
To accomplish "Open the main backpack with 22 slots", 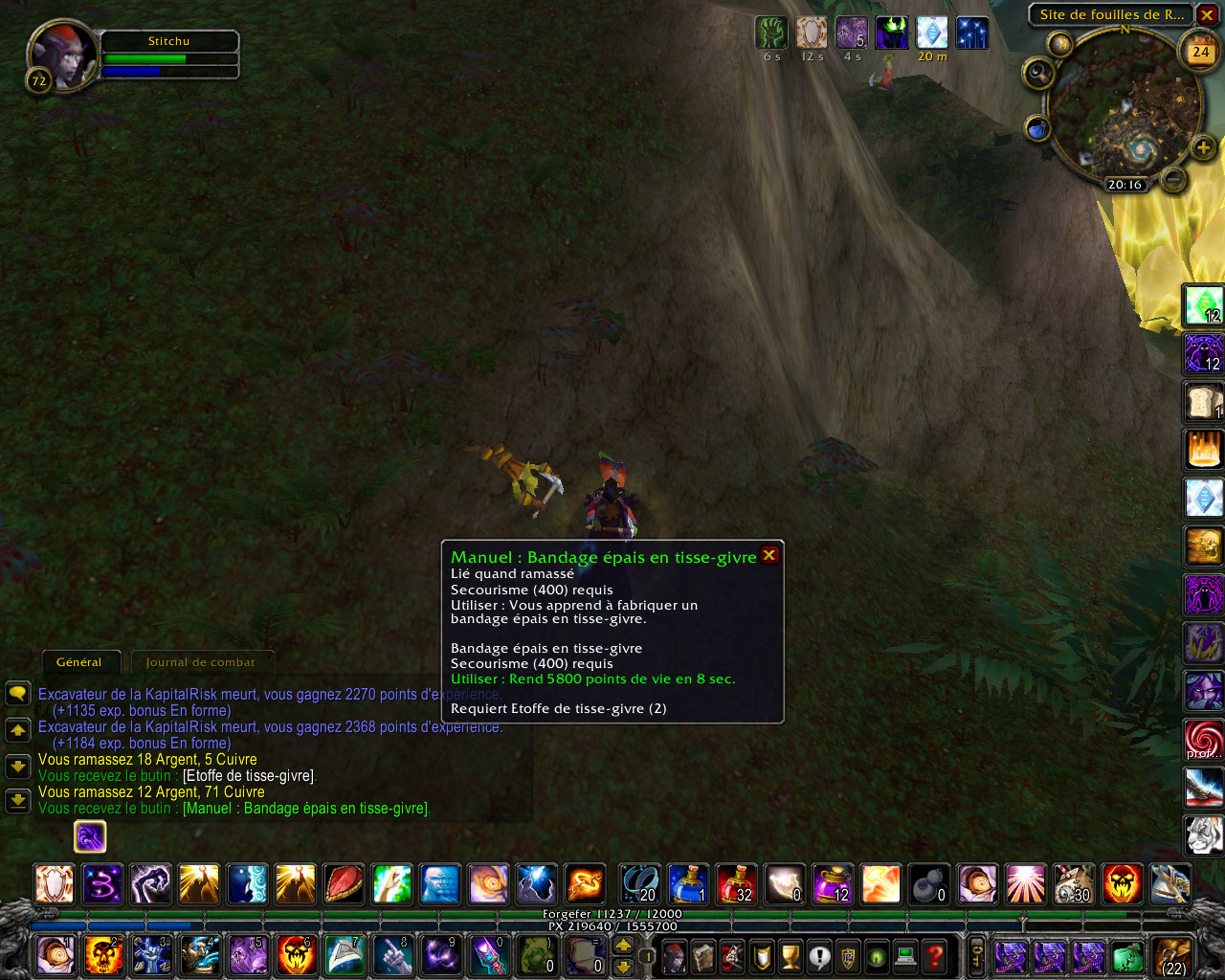I will point(1171,956).
